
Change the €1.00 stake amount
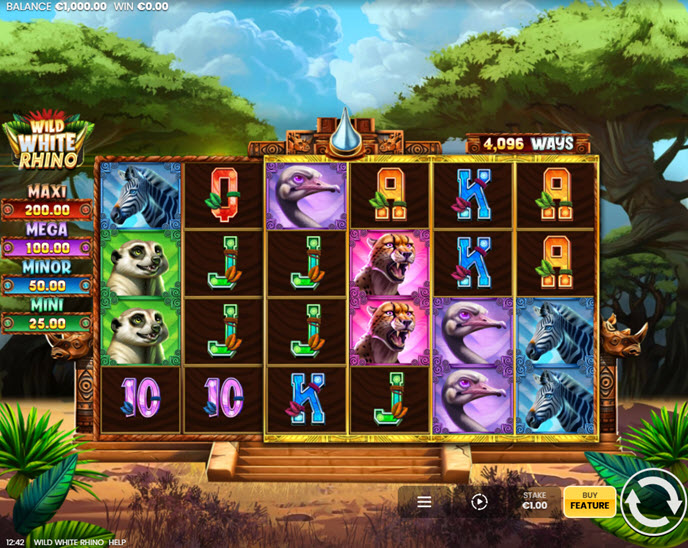coord(535,500)
